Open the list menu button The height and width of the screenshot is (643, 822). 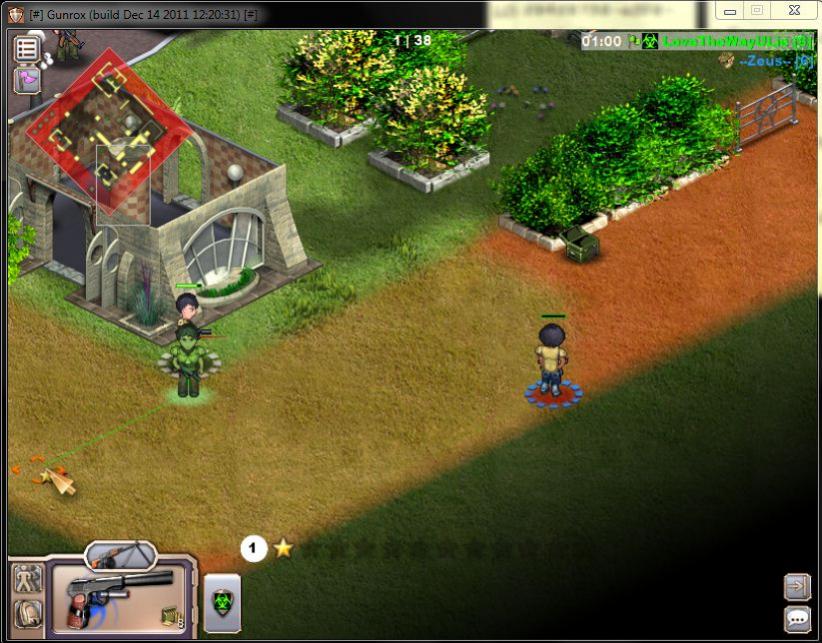pyautogui.click(x=27, y=48)
